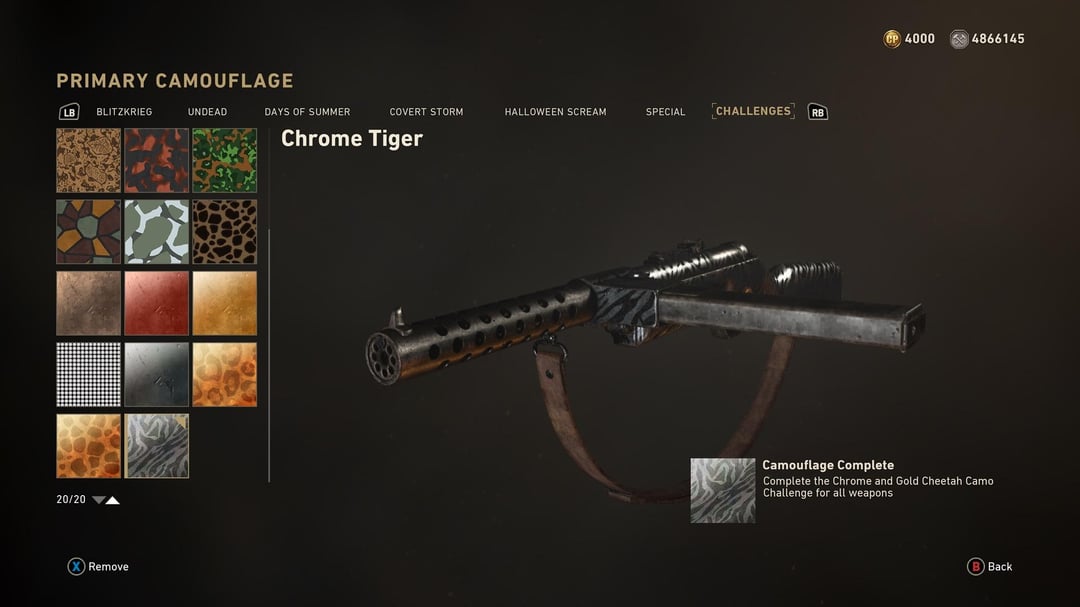
Task: Pick the stained-glass mosaic camo swatch
Action: pyautogui.click(x=88, y=231)
